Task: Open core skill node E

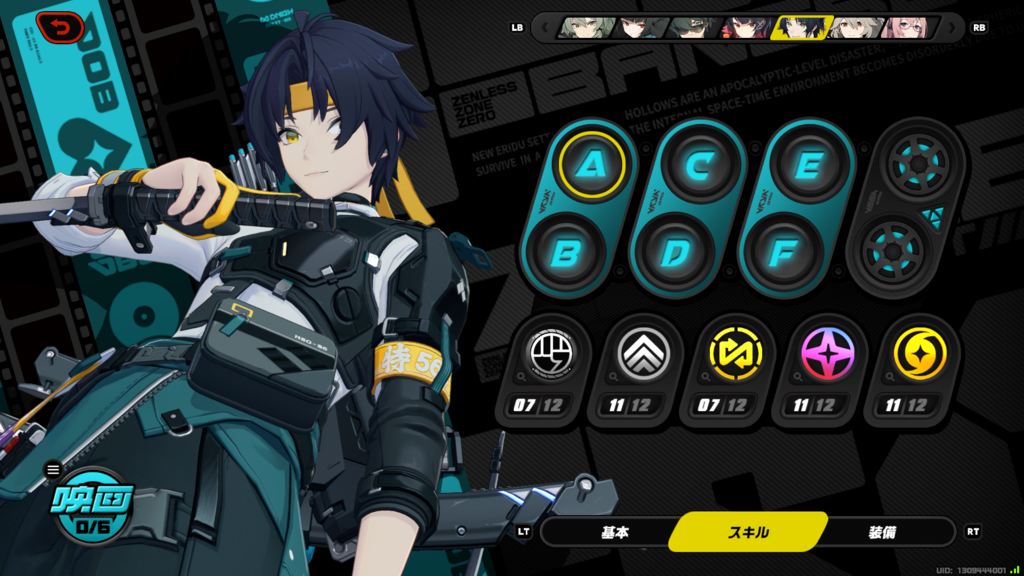Action: pyautogui.click(x=806, y=165)
